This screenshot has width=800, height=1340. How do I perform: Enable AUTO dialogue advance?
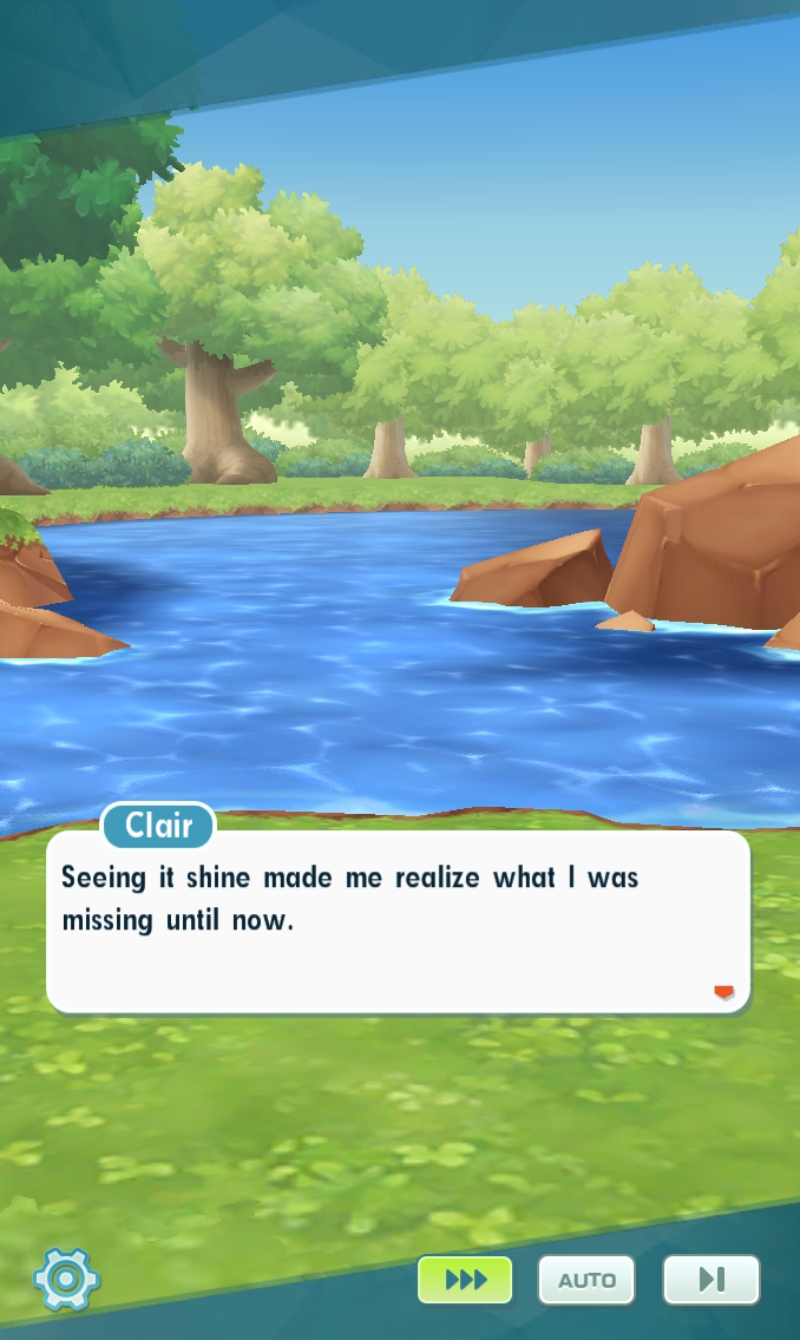[586, 1280]
